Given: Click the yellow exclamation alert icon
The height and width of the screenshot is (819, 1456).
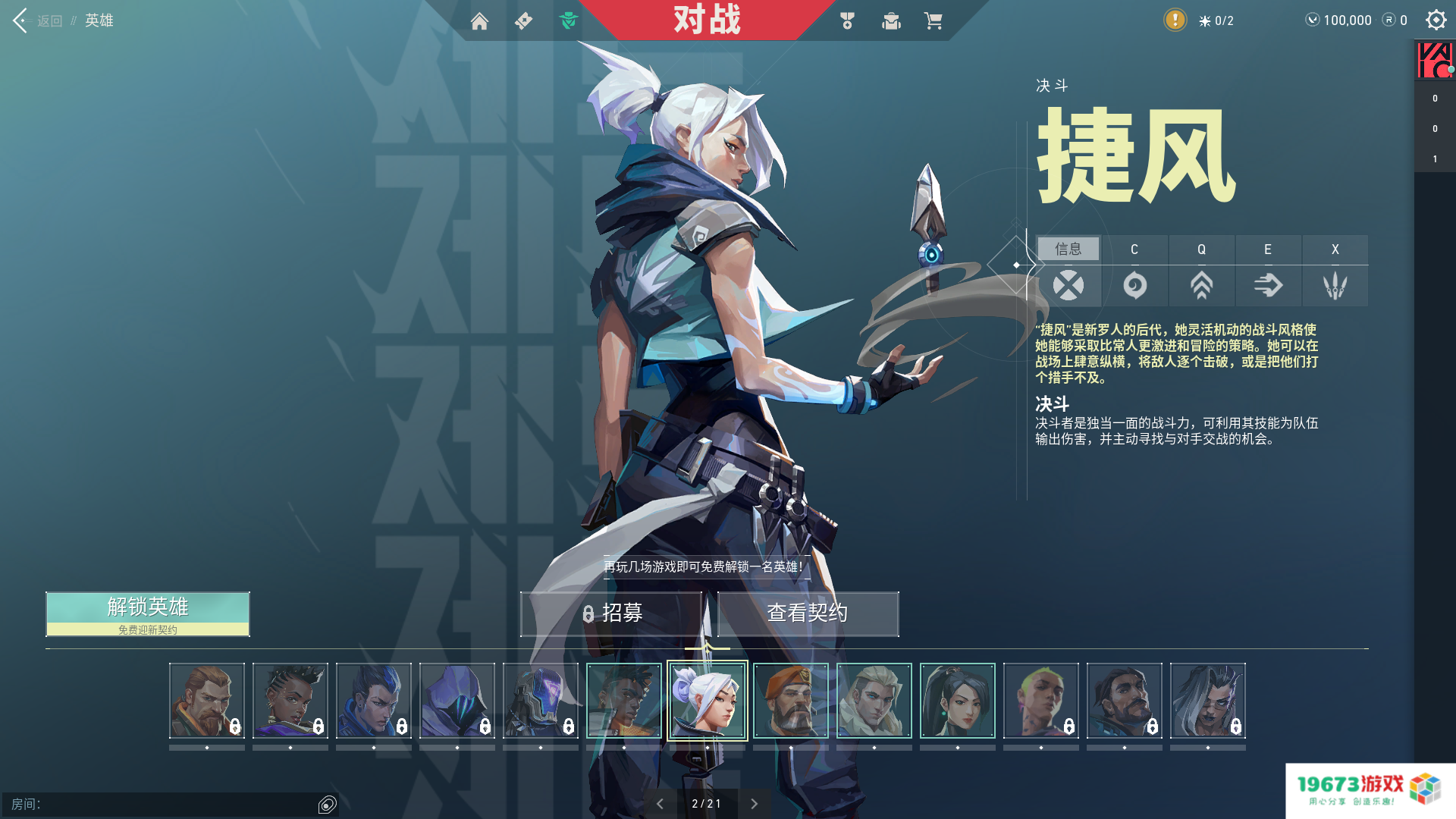Looking at the screenshot, I should (1175, 20).
